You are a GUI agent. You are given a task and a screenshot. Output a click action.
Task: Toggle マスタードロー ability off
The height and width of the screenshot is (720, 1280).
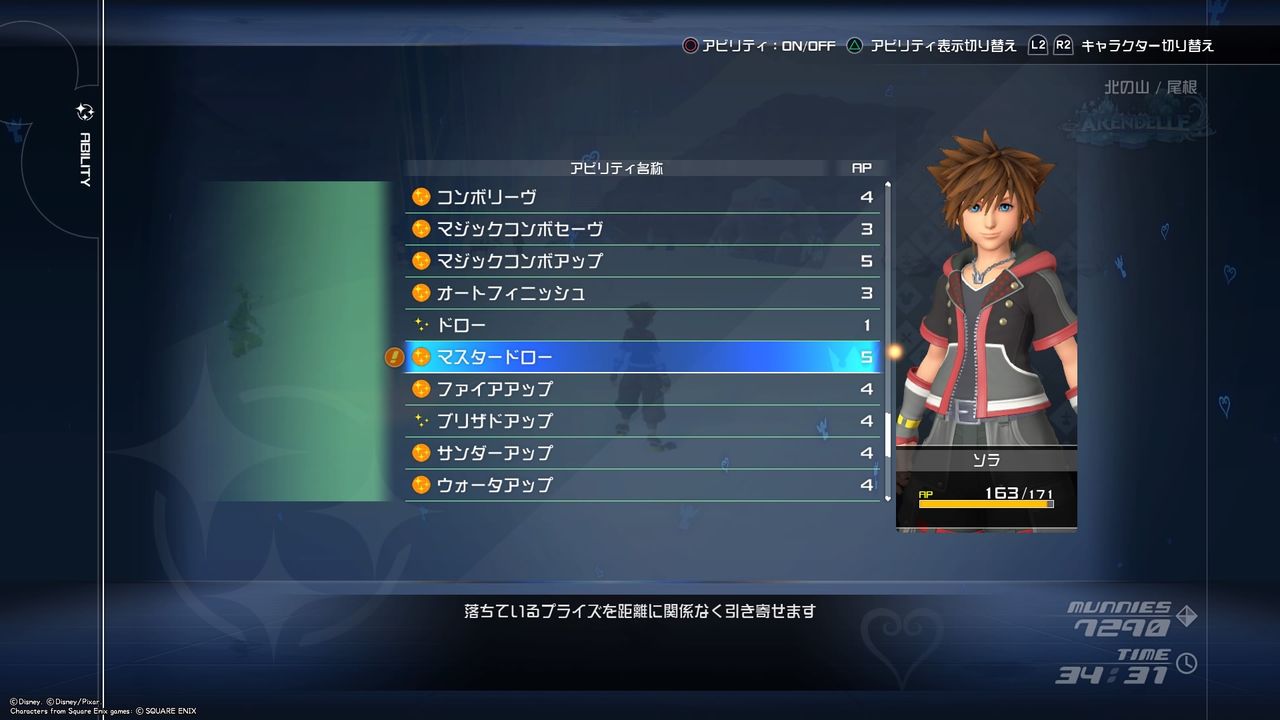coord(640,357)
